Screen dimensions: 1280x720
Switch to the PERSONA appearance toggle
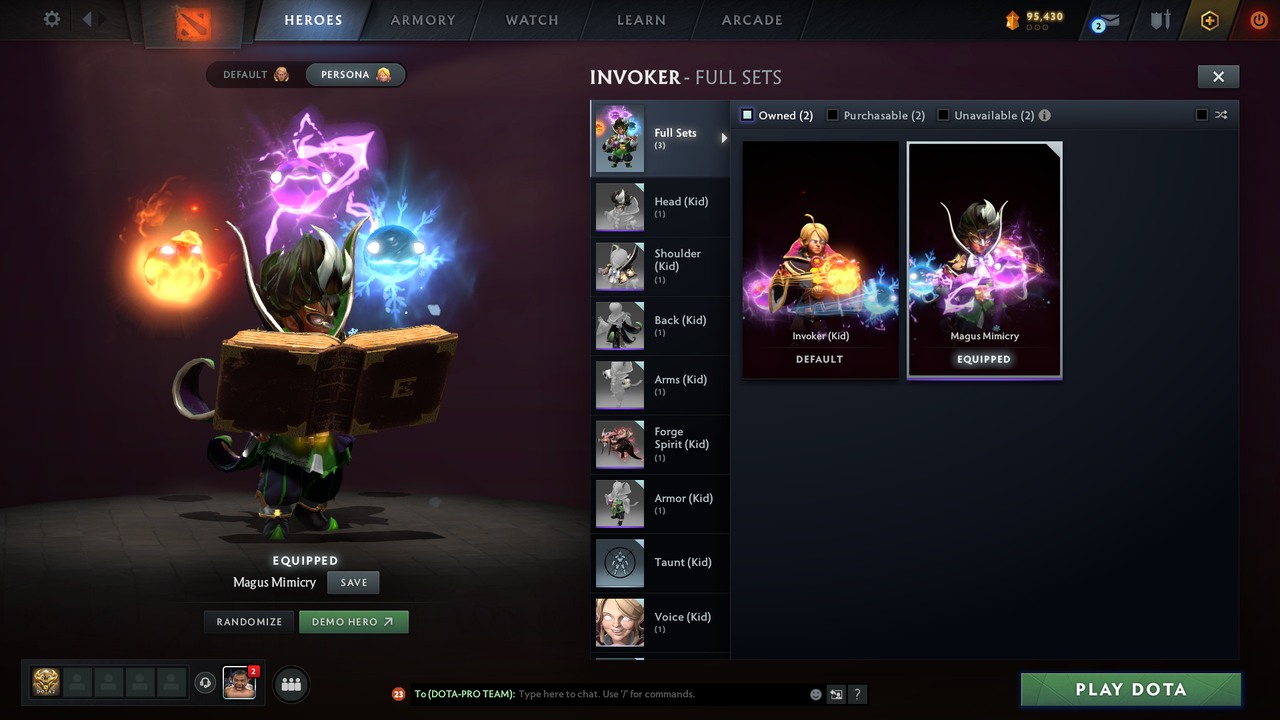coord(355,74)
